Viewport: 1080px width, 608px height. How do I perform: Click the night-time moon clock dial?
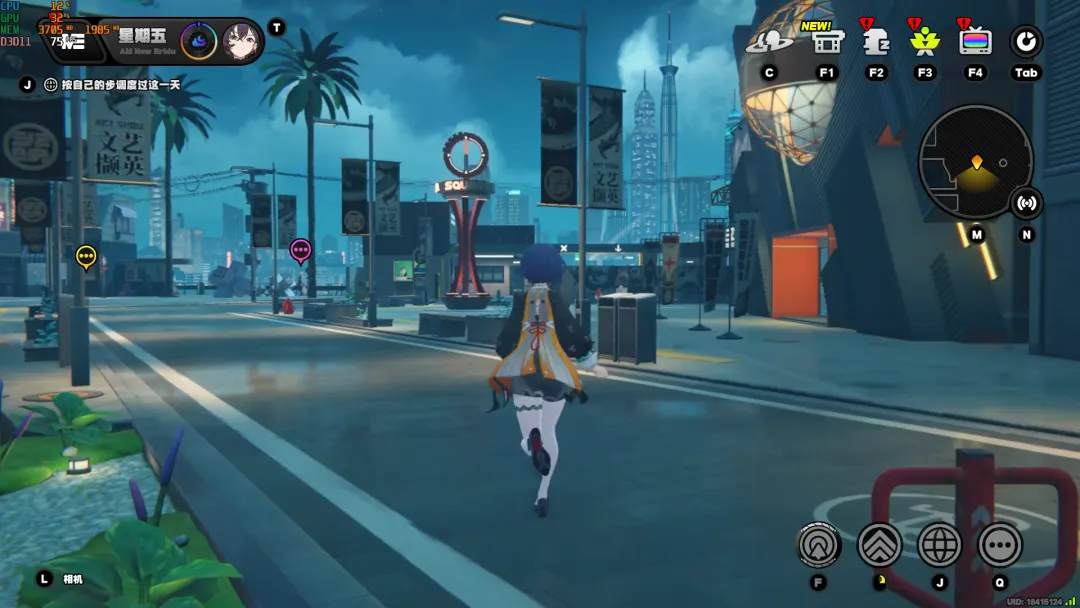pos(198,41)
